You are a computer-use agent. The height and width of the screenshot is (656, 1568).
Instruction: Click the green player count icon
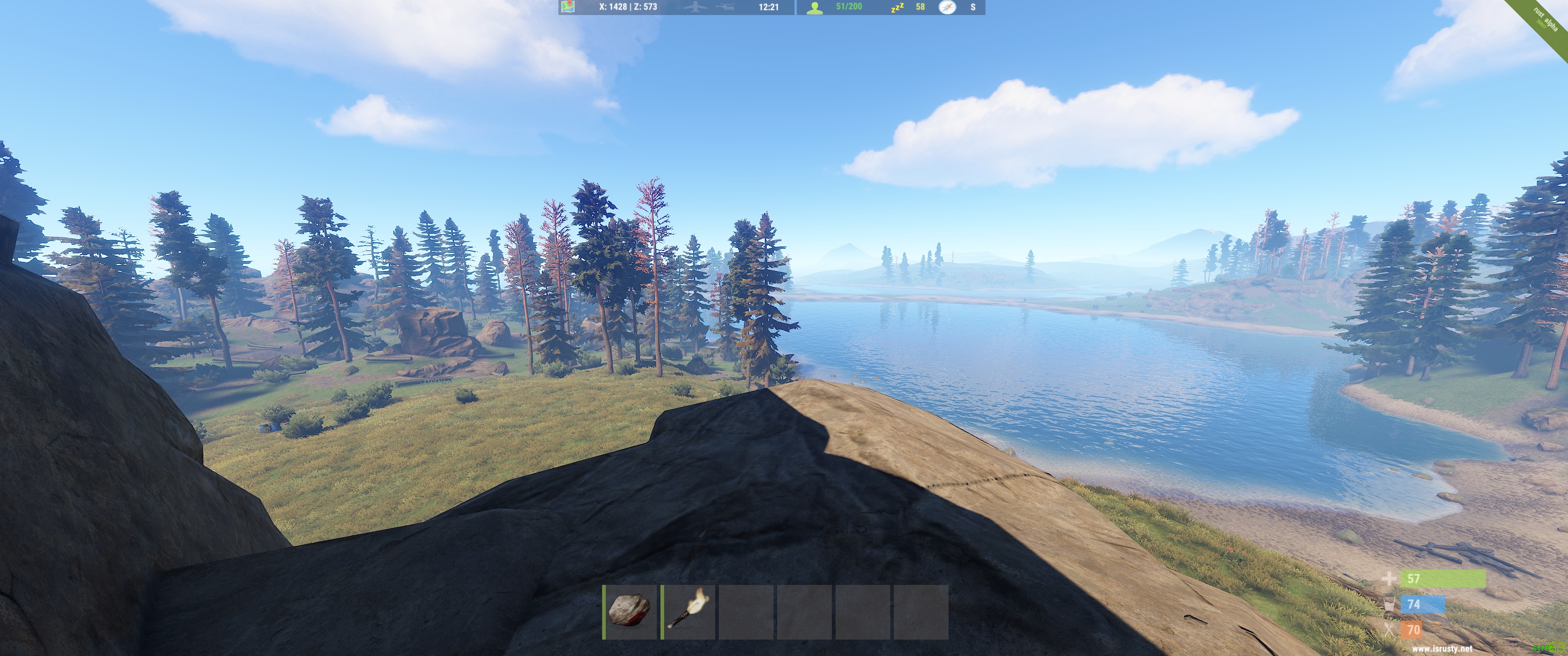tap(815, 7)
